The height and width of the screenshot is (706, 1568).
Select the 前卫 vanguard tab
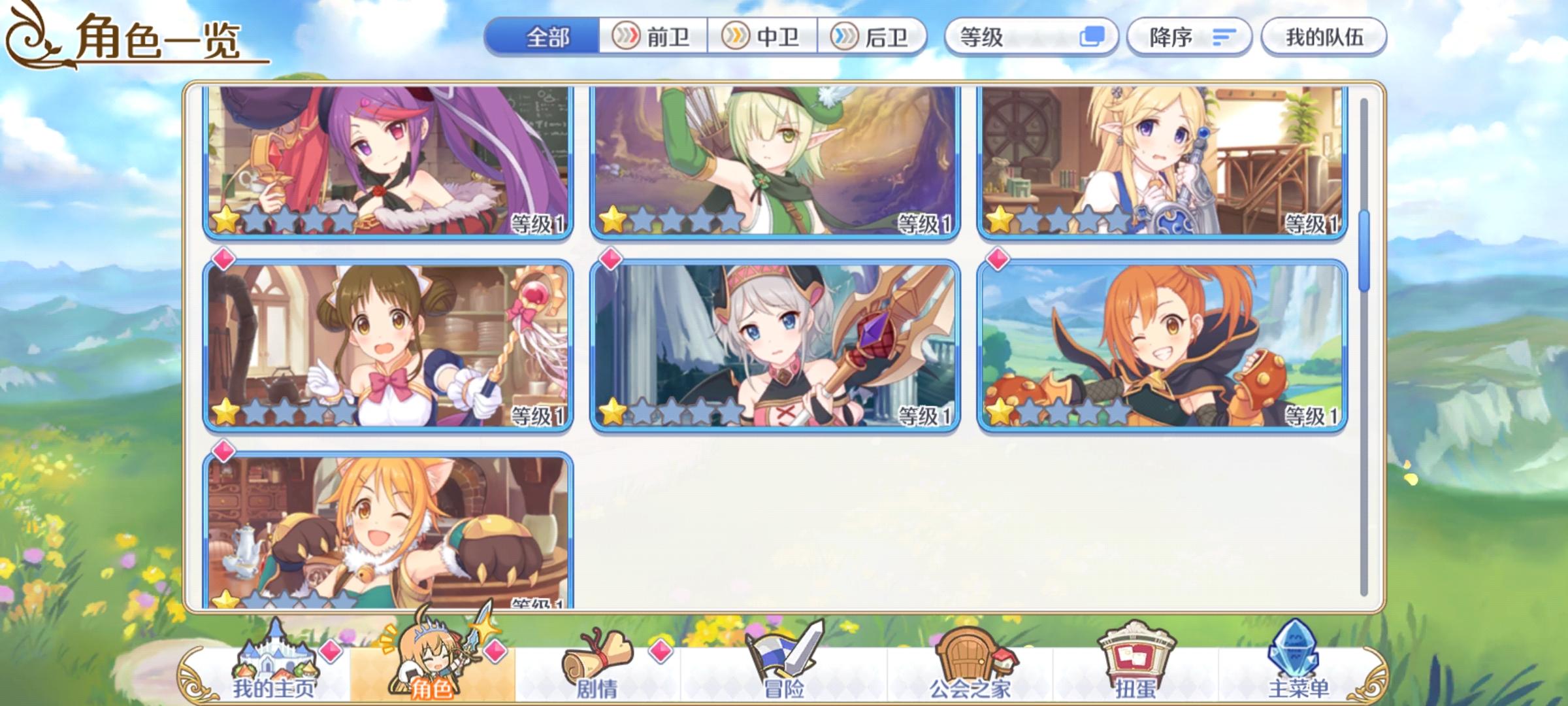tap(653, 38)
